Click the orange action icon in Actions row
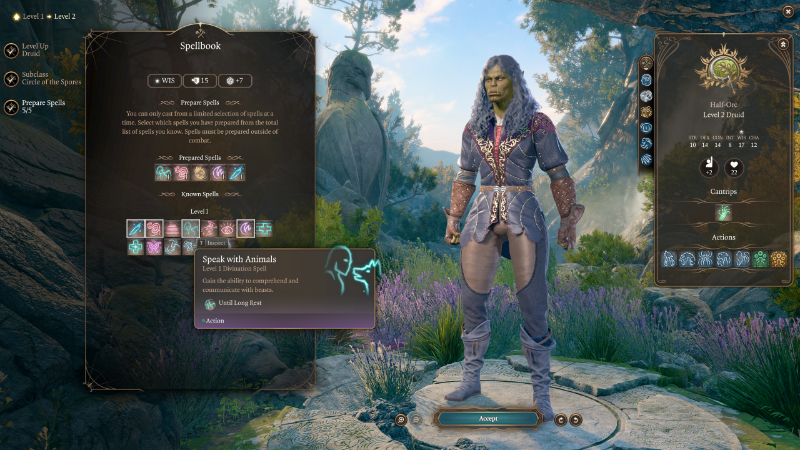The width and height of the screenshot is (800, 450). click(x=778, y=259)
